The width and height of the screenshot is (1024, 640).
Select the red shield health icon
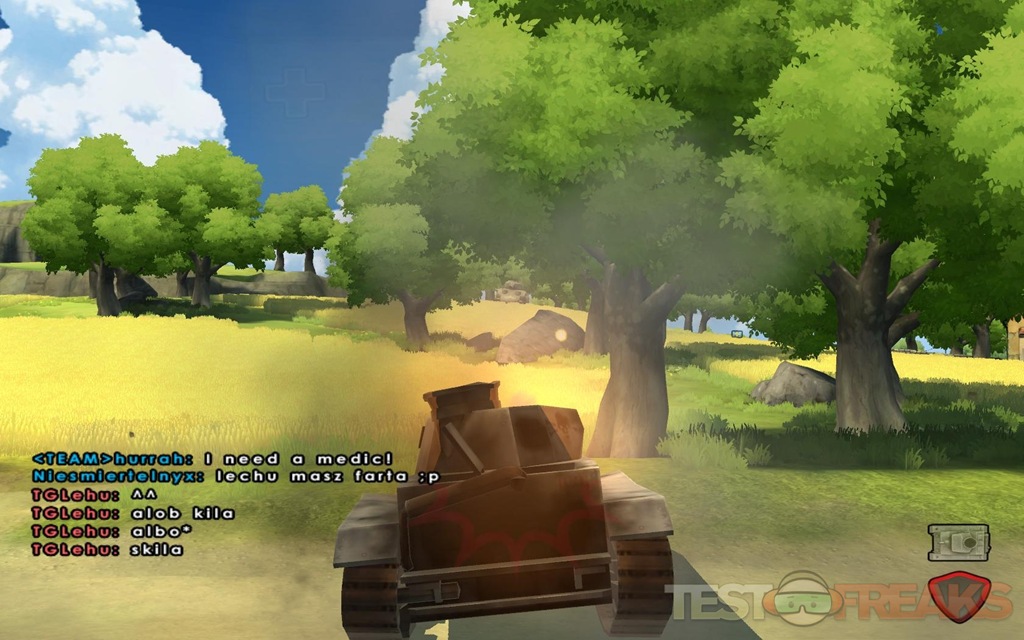958,596
